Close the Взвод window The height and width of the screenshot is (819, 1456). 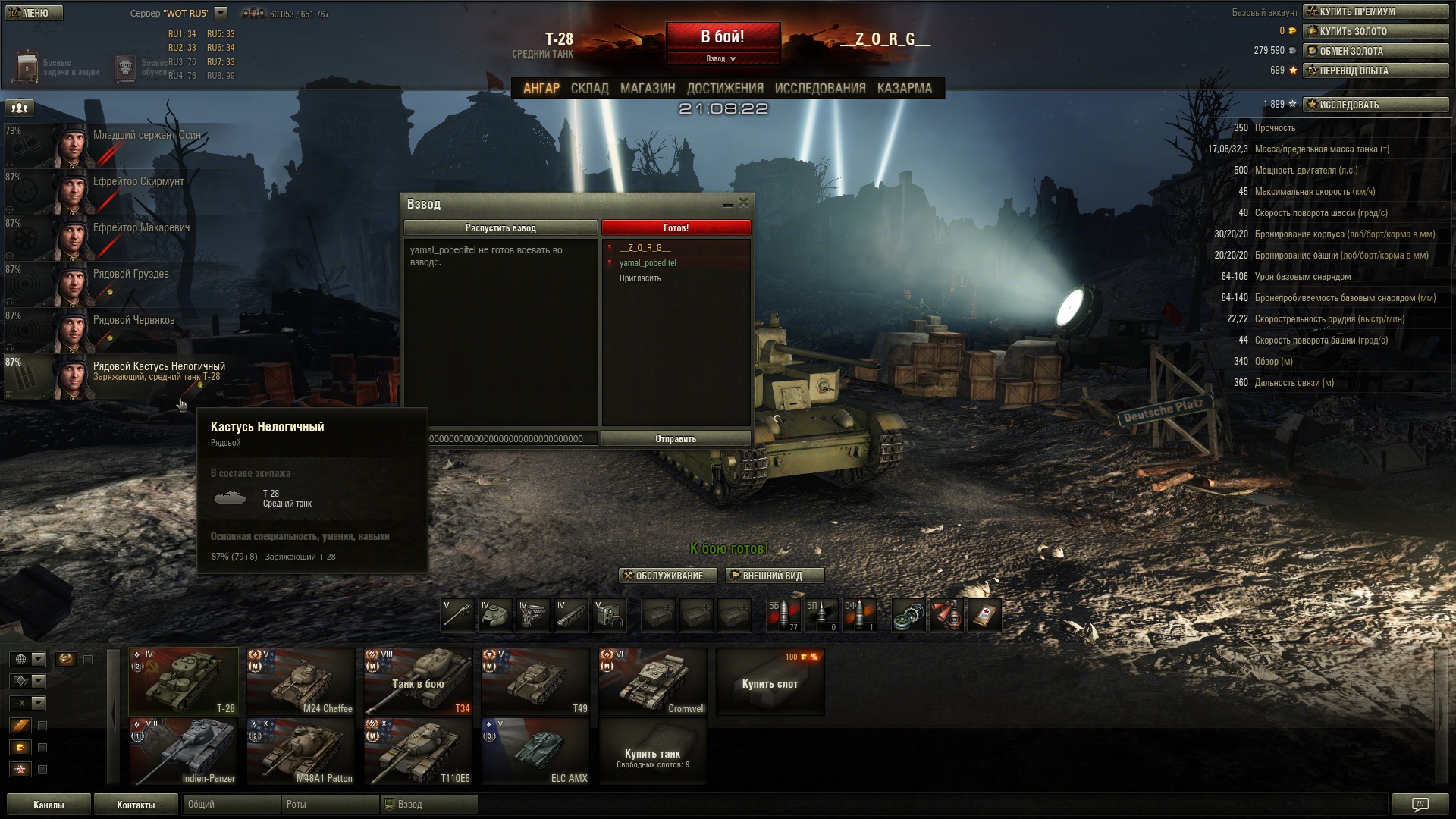(744, 202)
